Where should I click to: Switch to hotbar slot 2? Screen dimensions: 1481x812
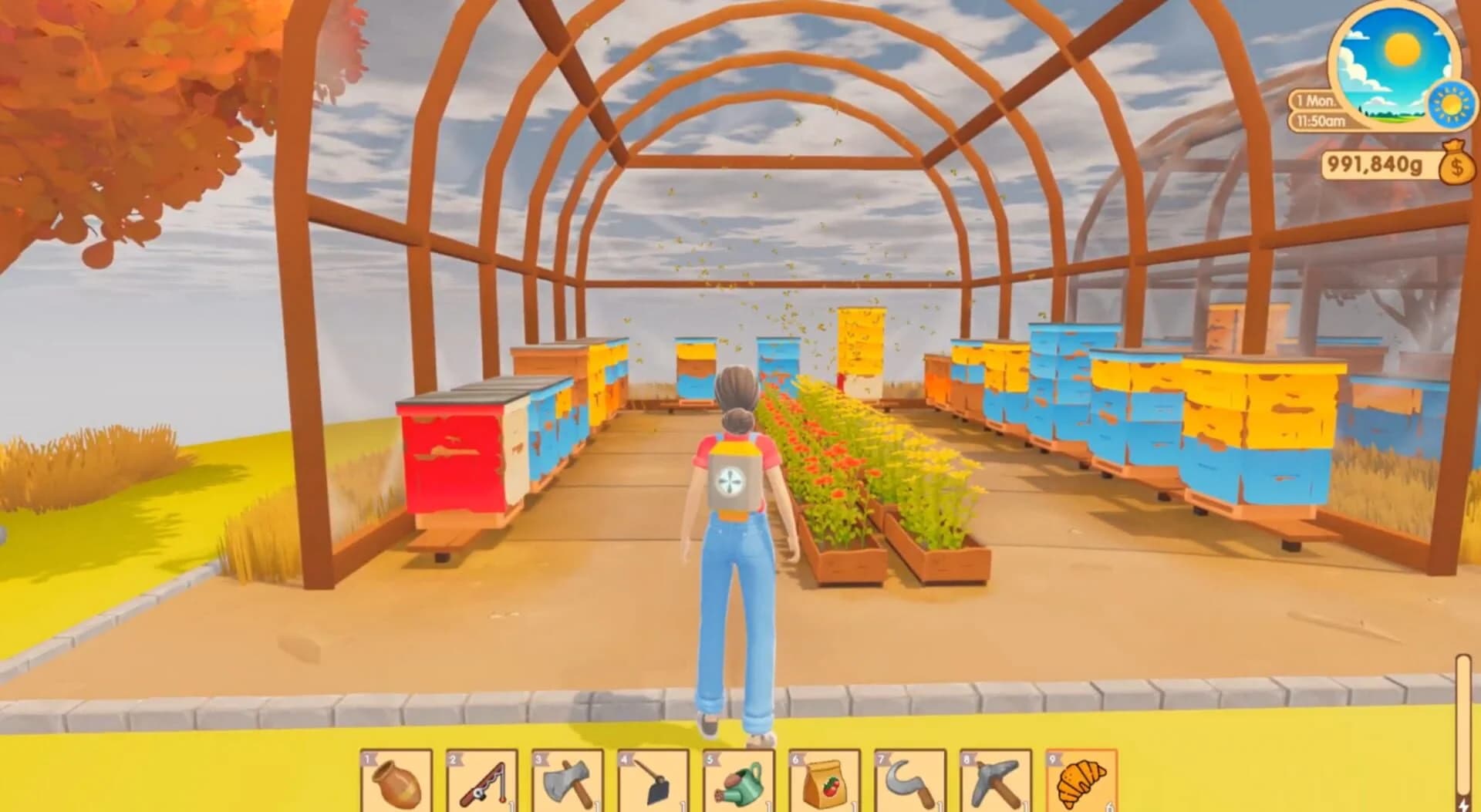click(482, 779)
